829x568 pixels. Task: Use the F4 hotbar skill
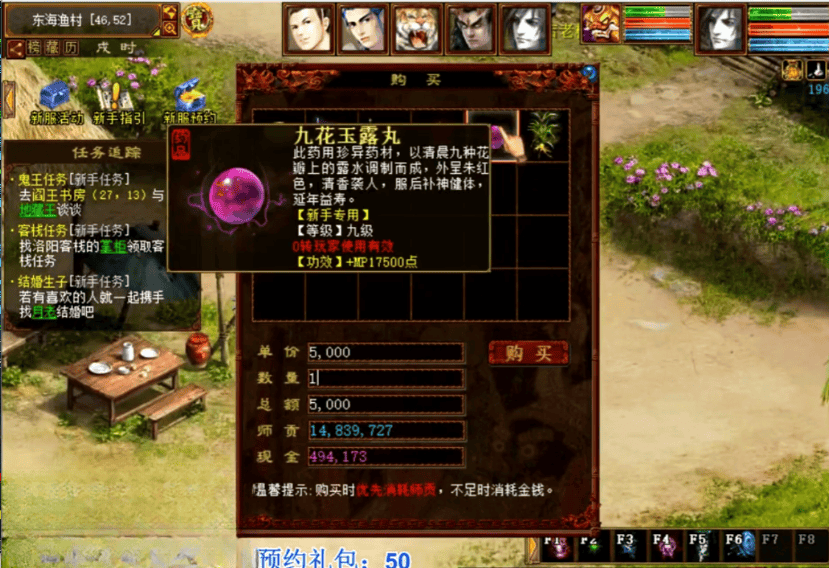[664, 547]
